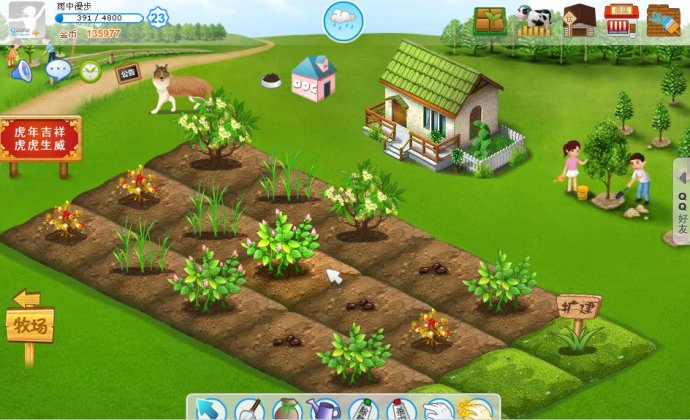Open the 公告 announcement board
This screenshot has height=420, width=690.
tap(127, 72)
